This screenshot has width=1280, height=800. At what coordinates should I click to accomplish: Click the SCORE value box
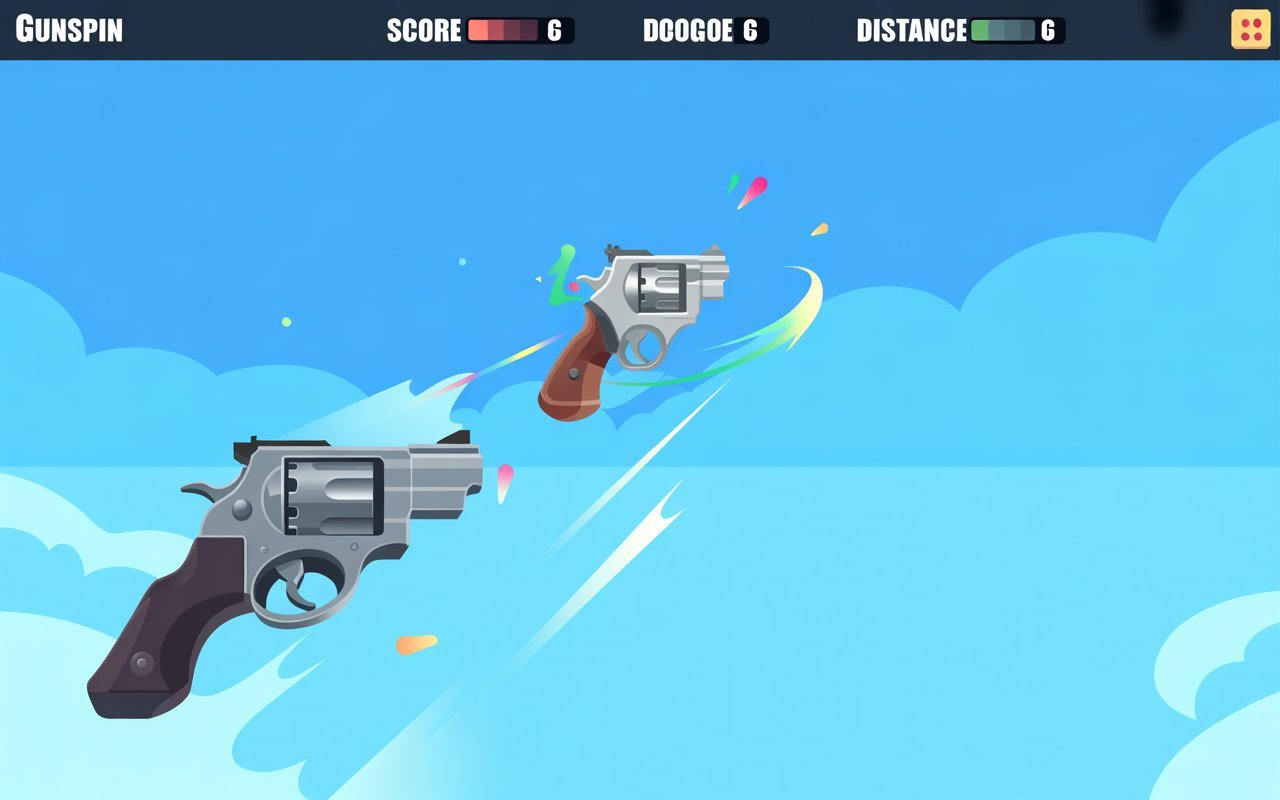[x=553, y=31]
